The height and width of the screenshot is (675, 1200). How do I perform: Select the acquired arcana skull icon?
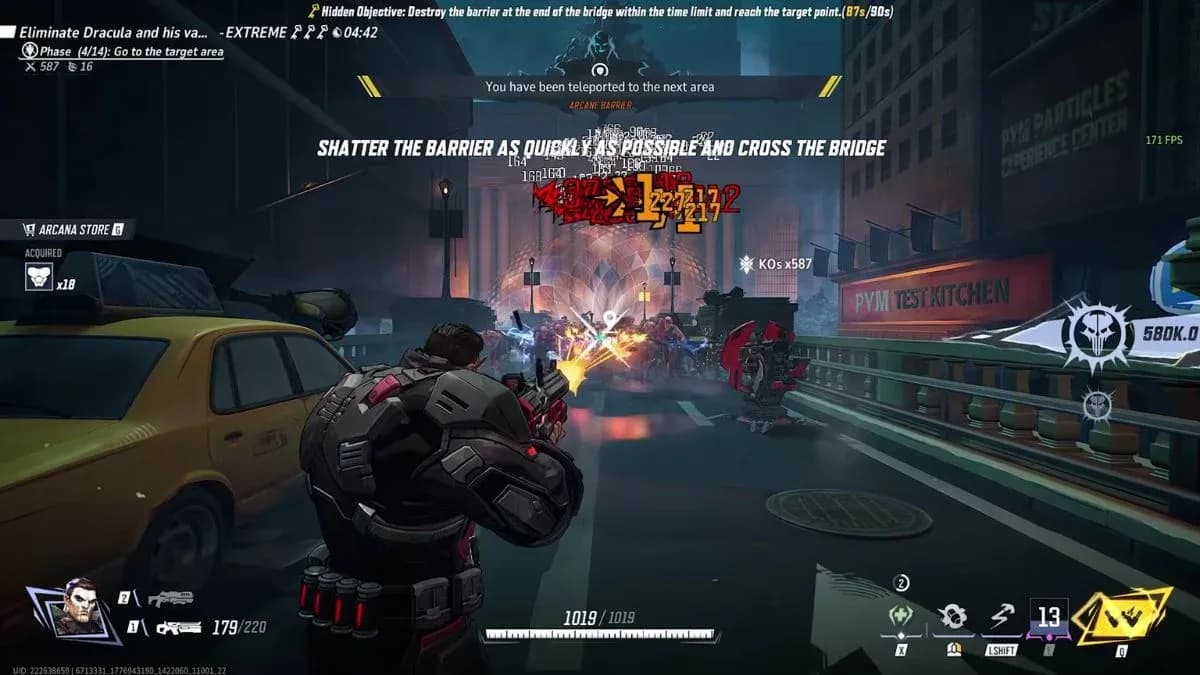tap(40, 277)
